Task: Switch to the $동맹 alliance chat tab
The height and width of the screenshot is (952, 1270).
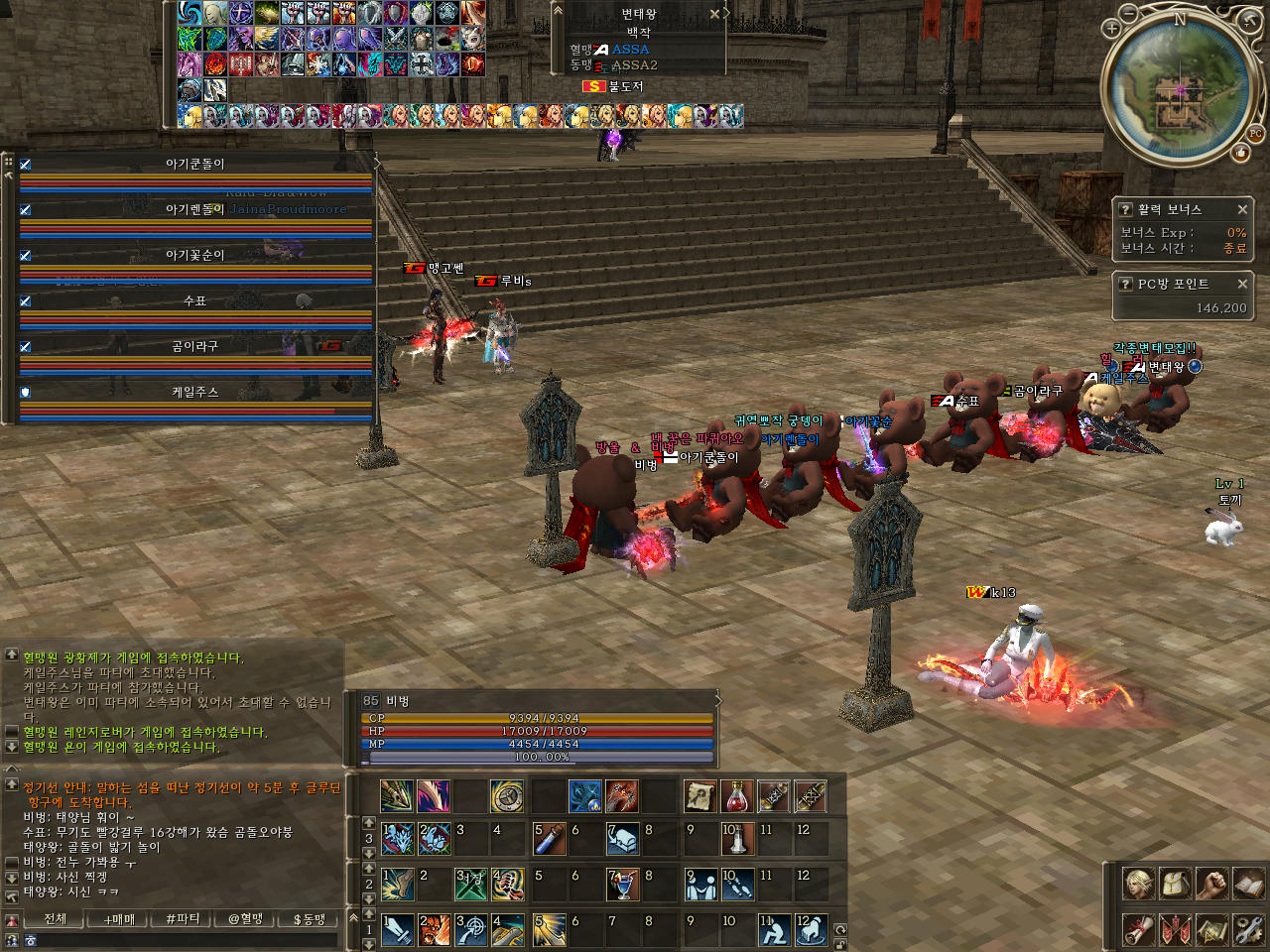Action: click(310, 919)
